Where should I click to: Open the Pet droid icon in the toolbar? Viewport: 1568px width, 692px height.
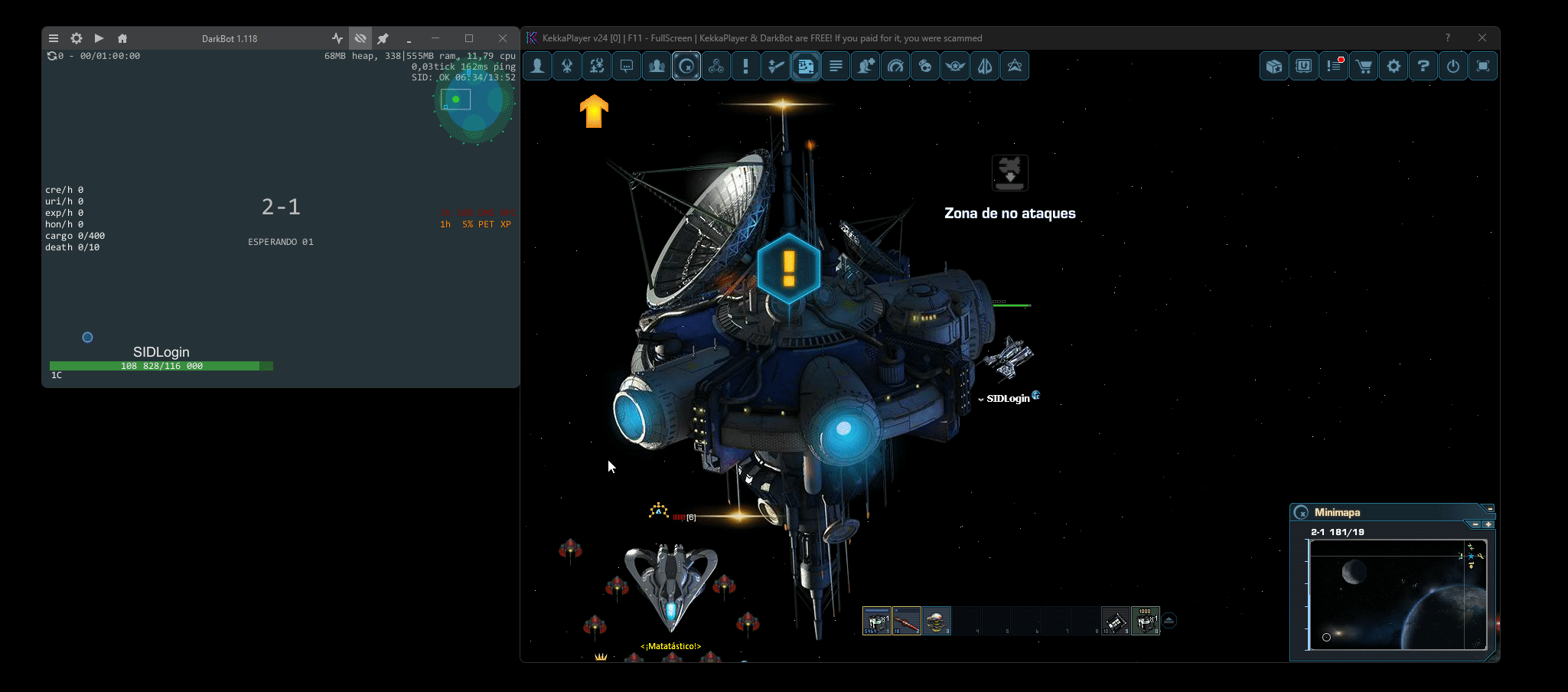pyautogui.click(x=925, y=66)
